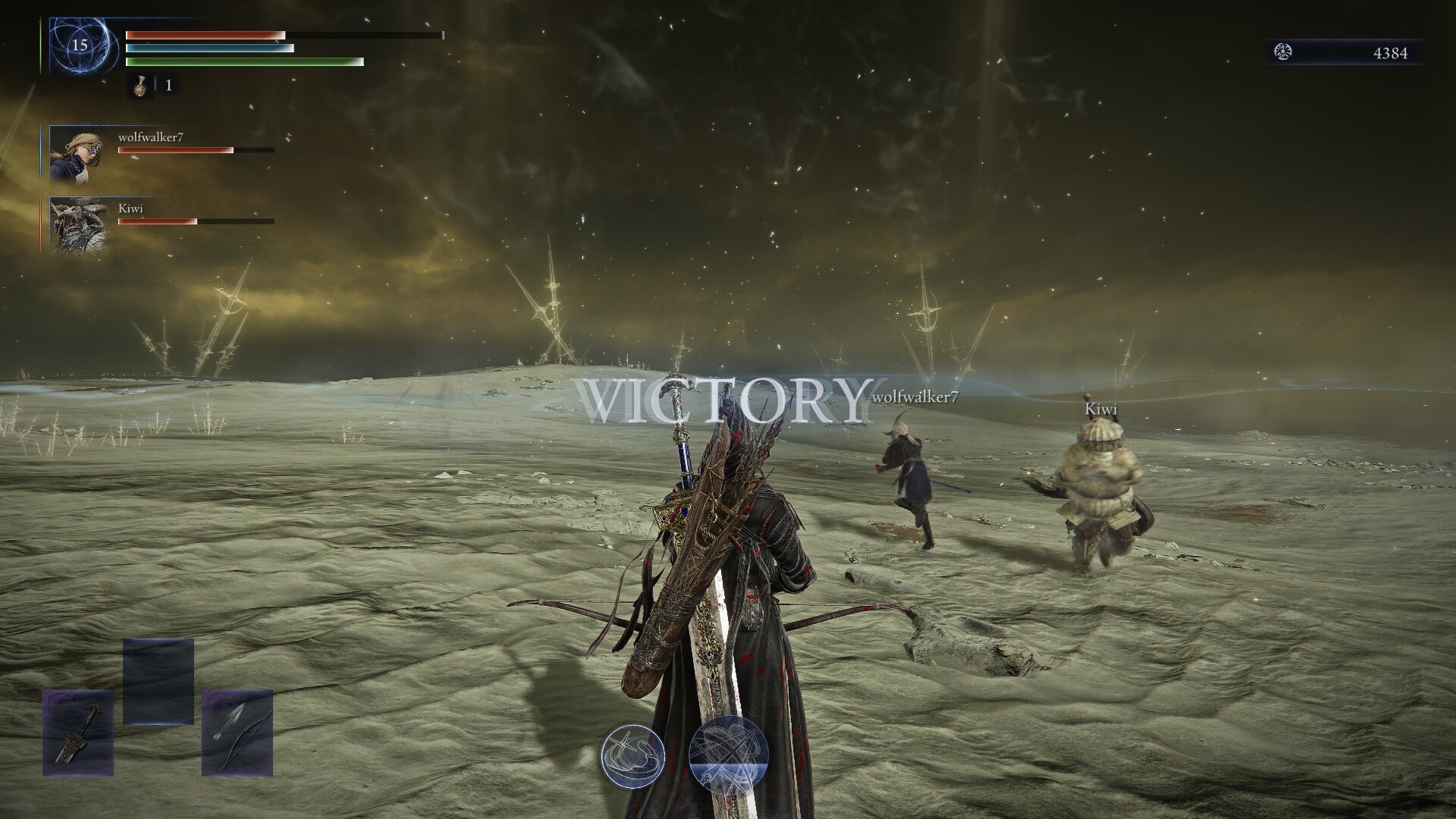Click the rune currency icon
This screenshot has height=819, width=1456.
pyautogui.click(x=1283, y=52)
